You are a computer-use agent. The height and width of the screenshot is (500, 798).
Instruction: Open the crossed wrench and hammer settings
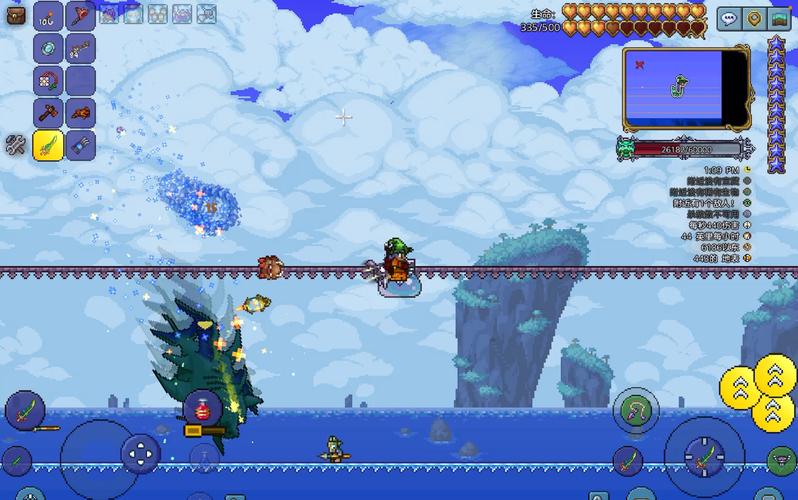click(x=15, y=144)
